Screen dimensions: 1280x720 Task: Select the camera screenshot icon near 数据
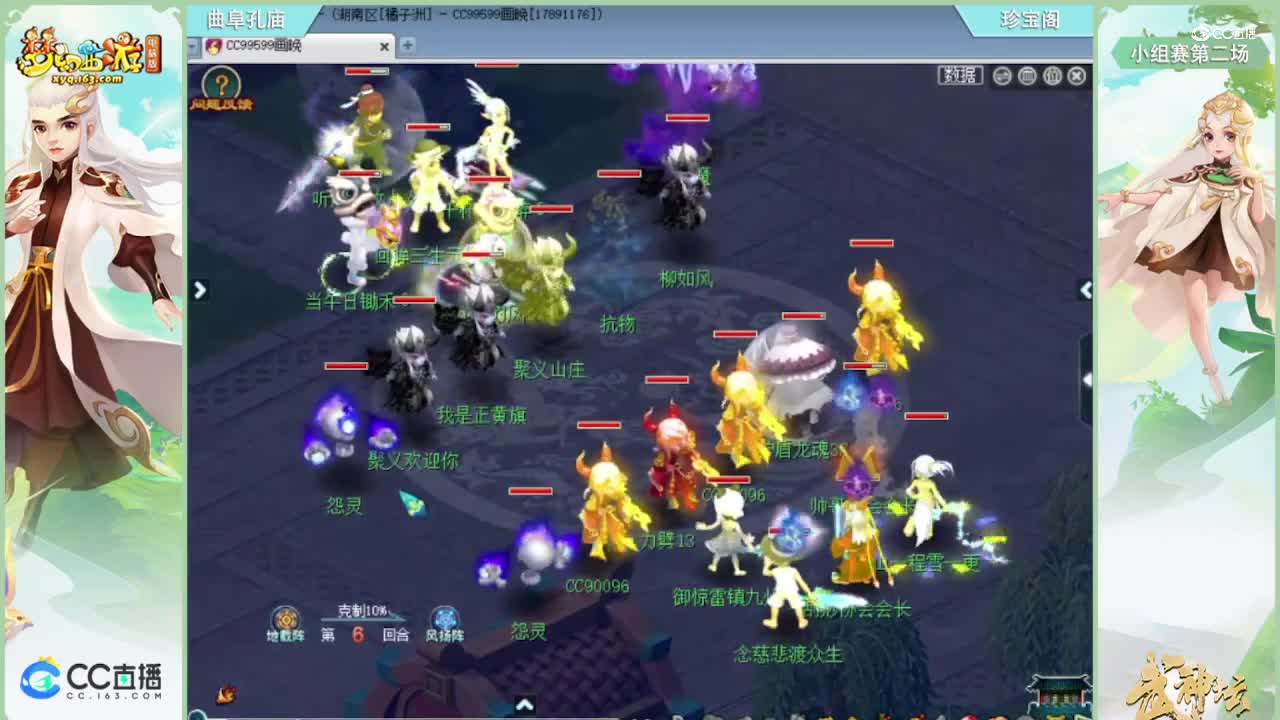pyautogui.click(x=1002, y=76)
